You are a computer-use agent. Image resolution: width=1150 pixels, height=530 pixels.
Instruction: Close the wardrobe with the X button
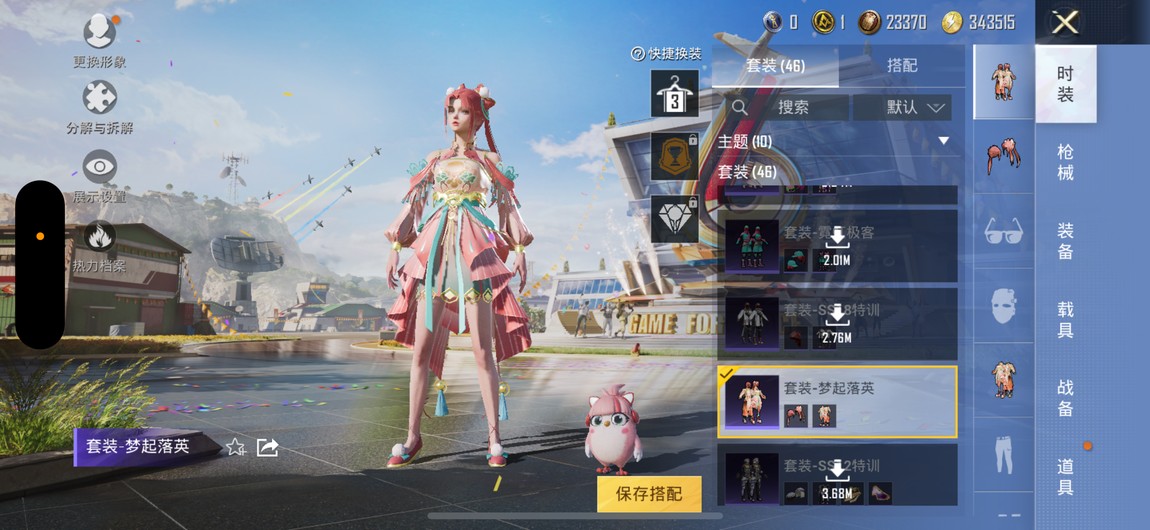(x=1065, y=22)
